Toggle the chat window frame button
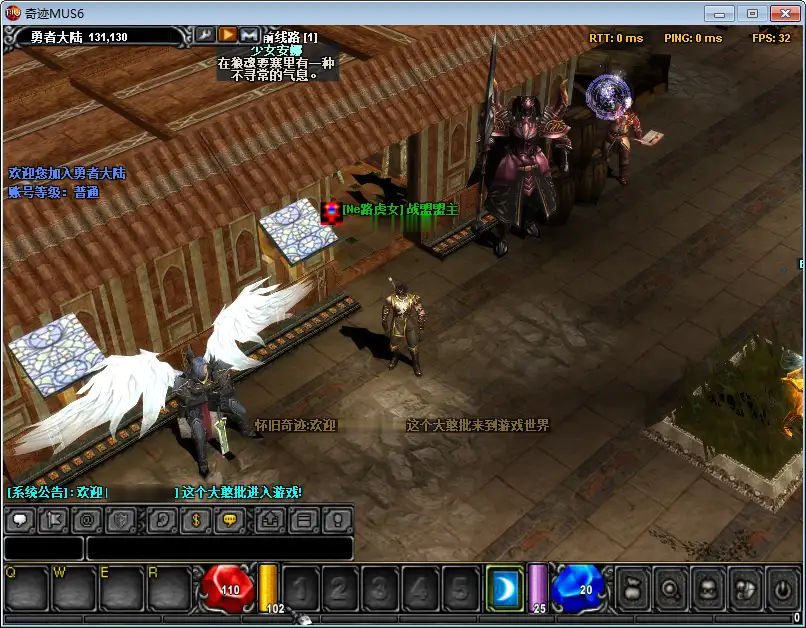The image size is (806, 628). point(304,520)
